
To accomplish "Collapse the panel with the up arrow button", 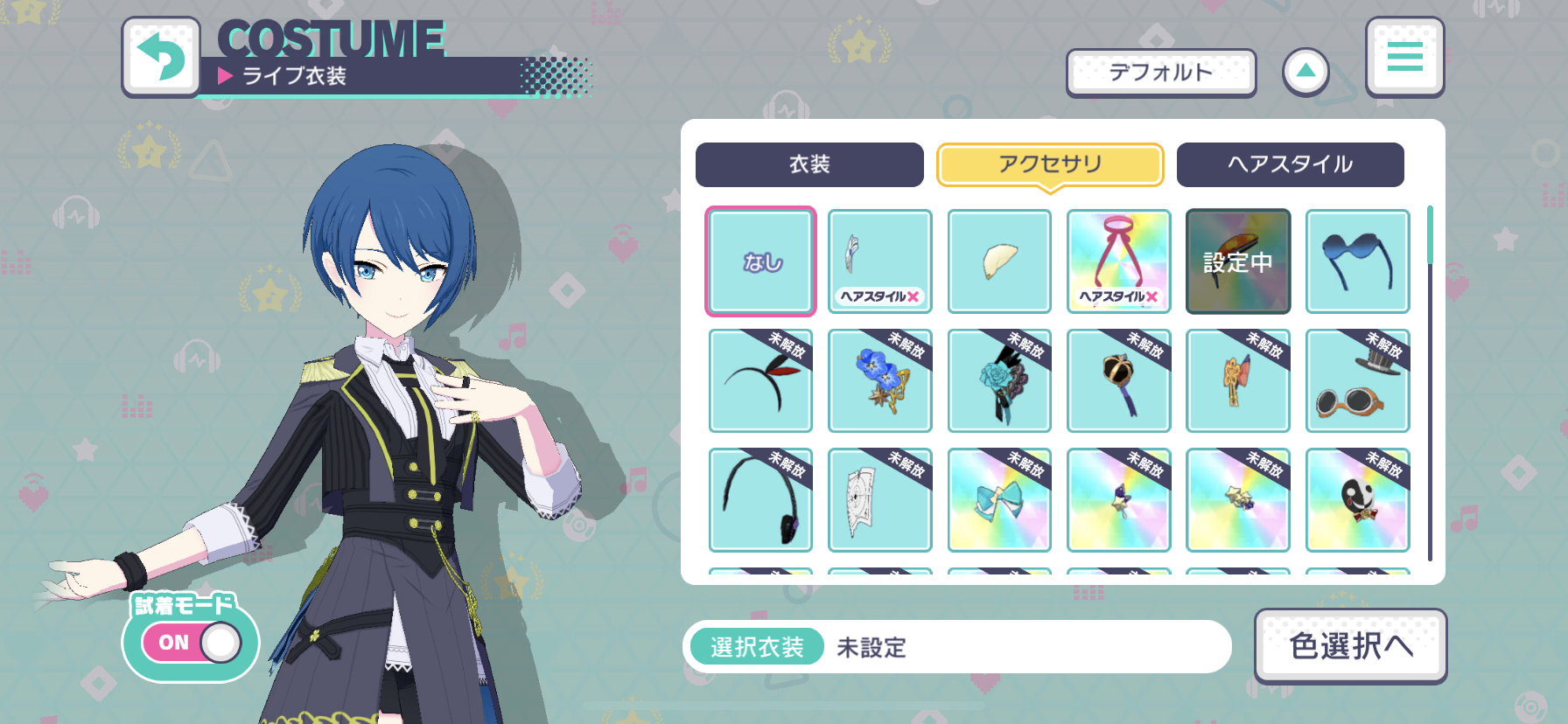I will coord(1305,72).
